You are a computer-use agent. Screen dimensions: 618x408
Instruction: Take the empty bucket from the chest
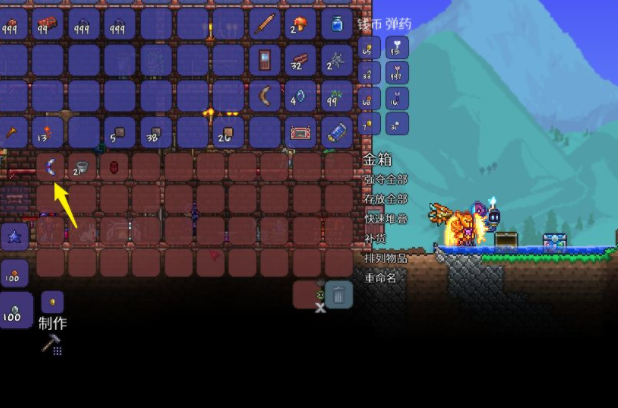(82, 166)
